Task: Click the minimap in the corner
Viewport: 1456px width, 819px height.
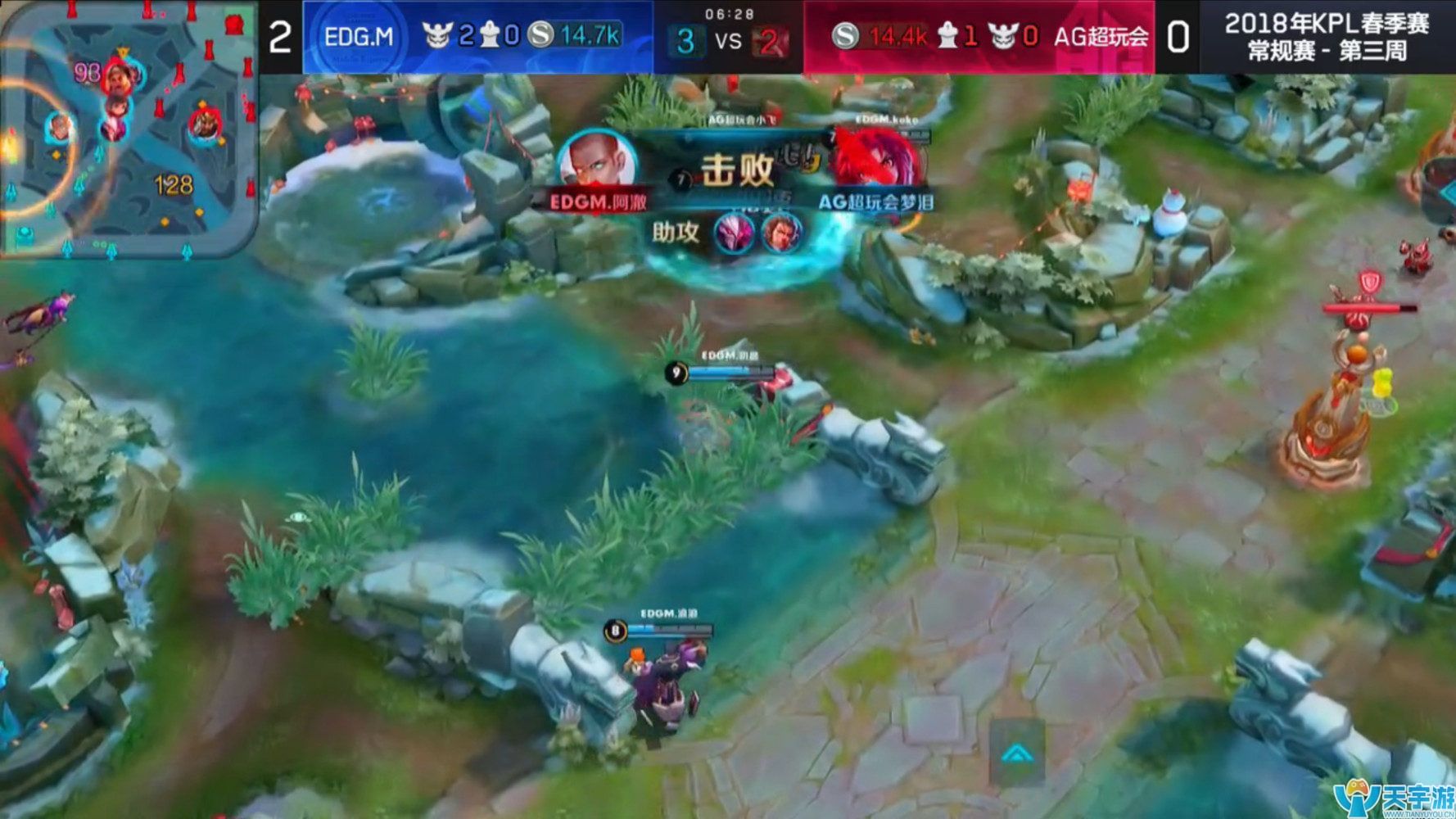Action: click(x=129, y=129)
